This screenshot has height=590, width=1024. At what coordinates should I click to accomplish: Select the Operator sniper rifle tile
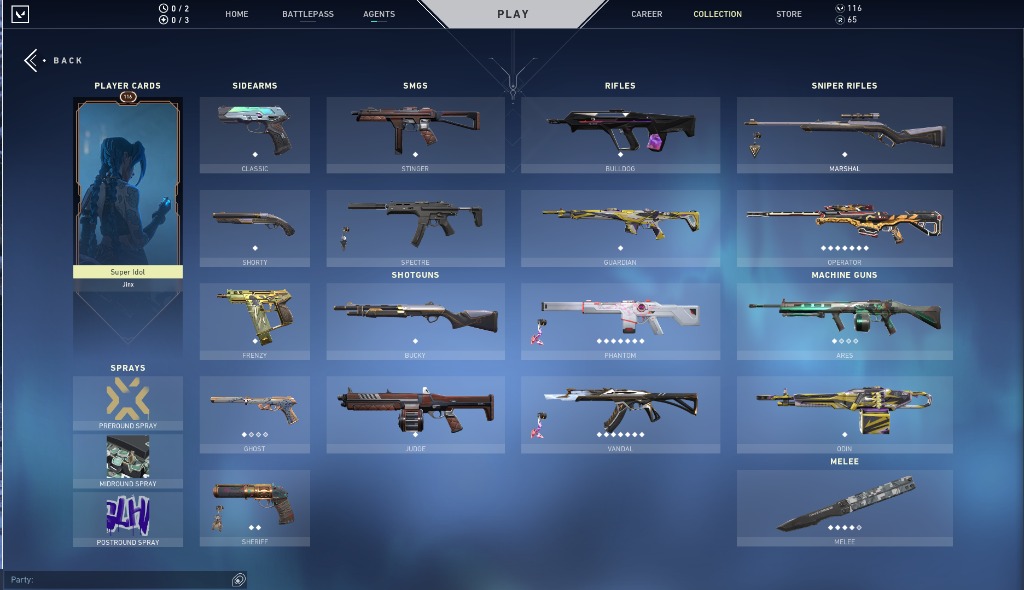[844, 228]
